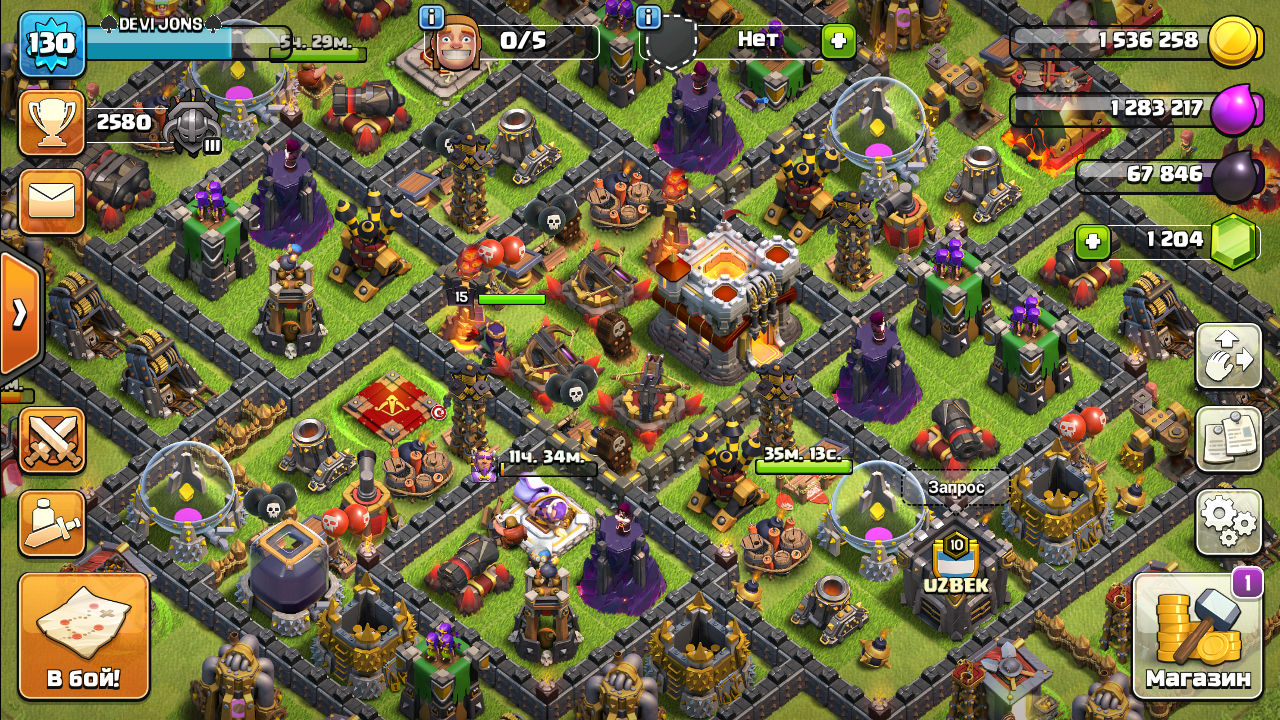Tap the Запрос clan request bubble
This screenshot has width=1280, height=720.
click(x=956, y=488)
